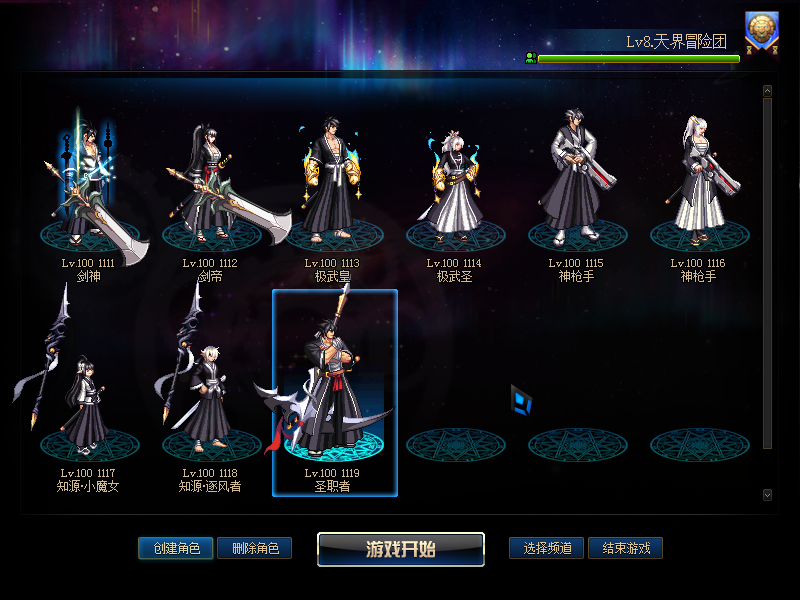Open the adventure team lion emblem icon
Screen dimensions: 800x600
(763, 32)
